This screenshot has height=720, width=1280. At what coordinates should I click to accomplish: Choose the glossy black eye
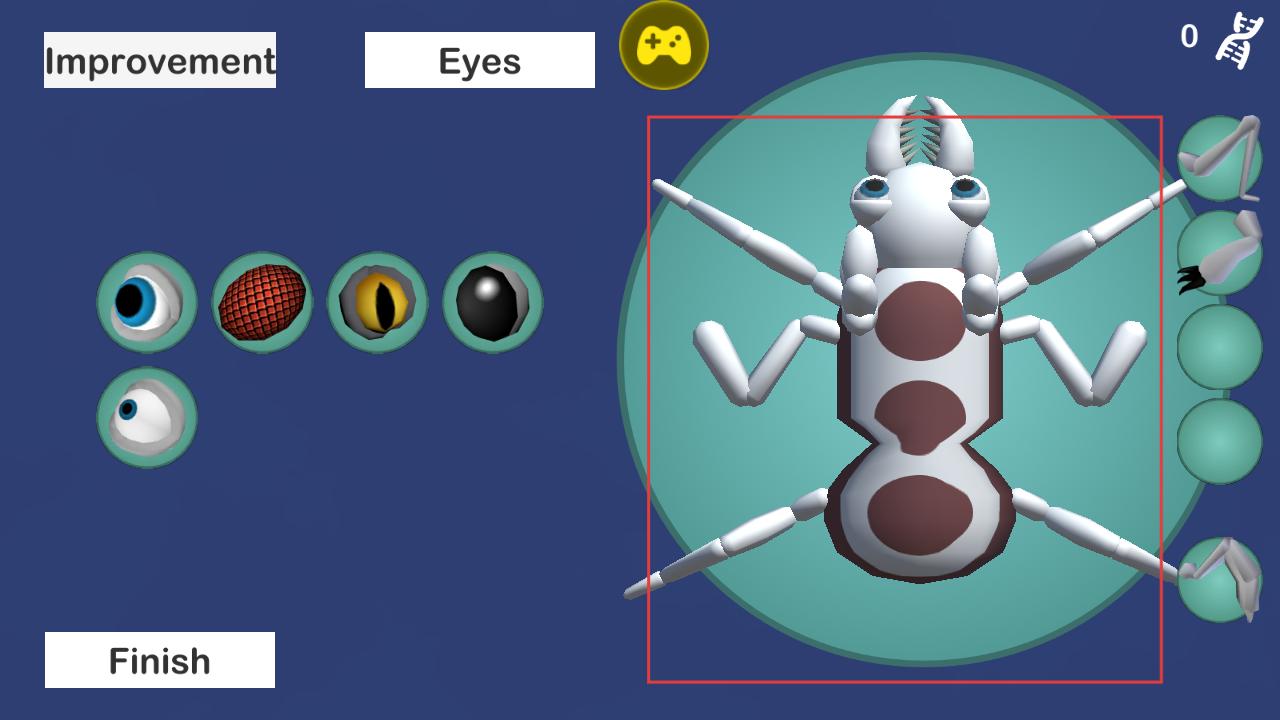tap(492, 302)
